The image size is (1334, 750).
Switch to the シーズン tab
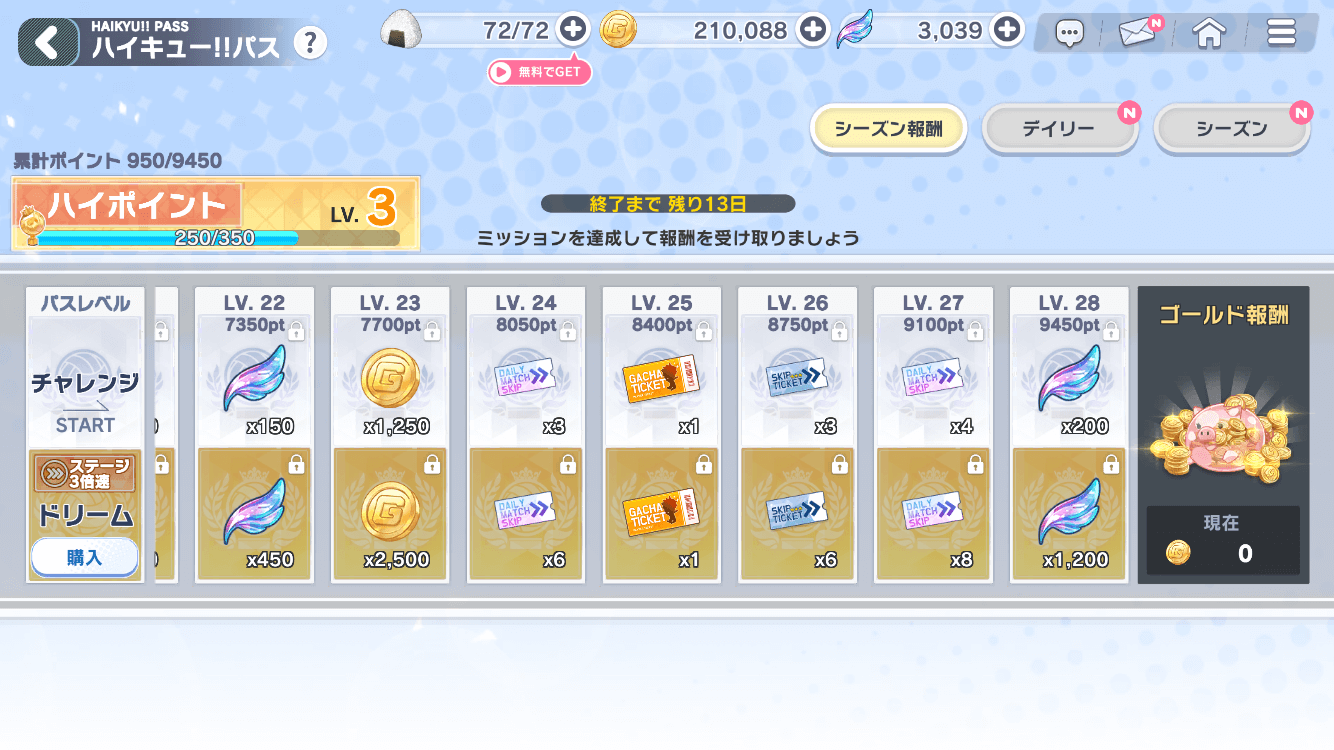click(1231, 127)
